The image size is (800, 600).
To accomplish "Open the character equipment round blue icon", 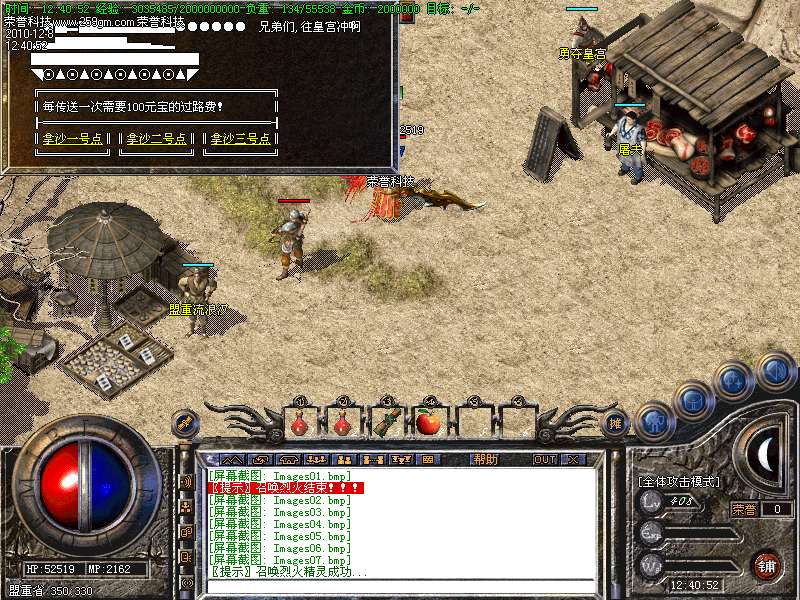I will click(655, 421).
